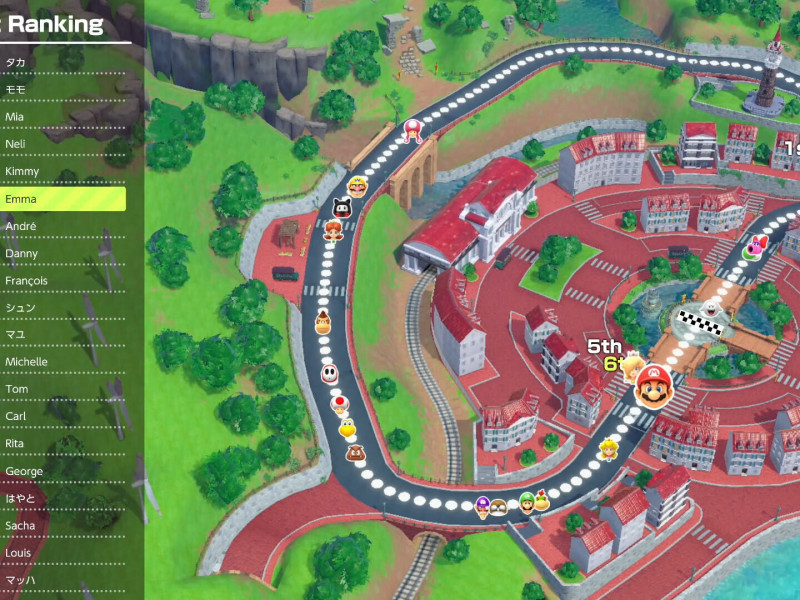Pick André from the ranking list
The image size is (800, 600).
(x=62, y=226)
